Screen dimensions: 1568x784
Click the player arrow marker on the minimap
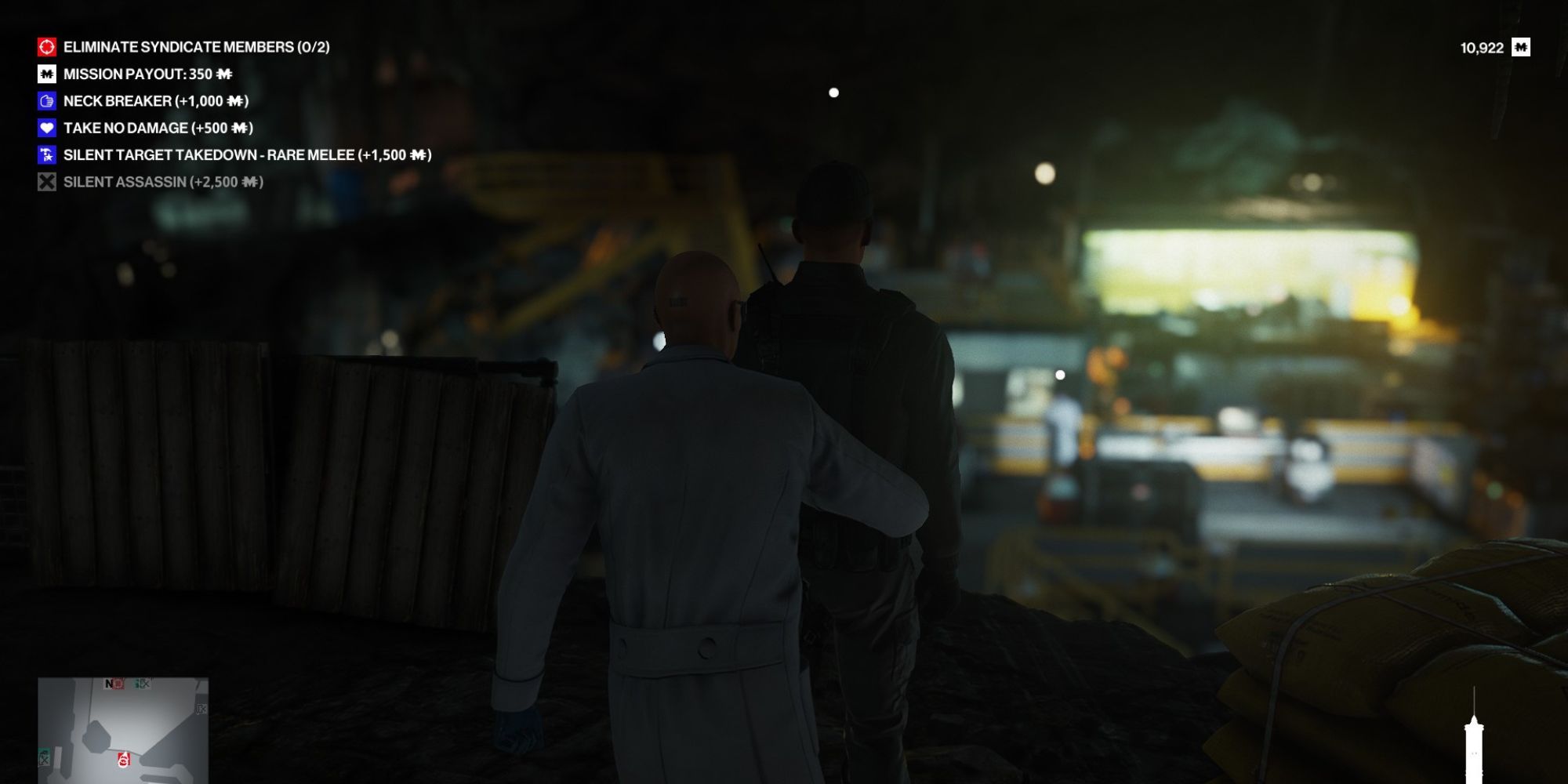(x=124, y=757)
